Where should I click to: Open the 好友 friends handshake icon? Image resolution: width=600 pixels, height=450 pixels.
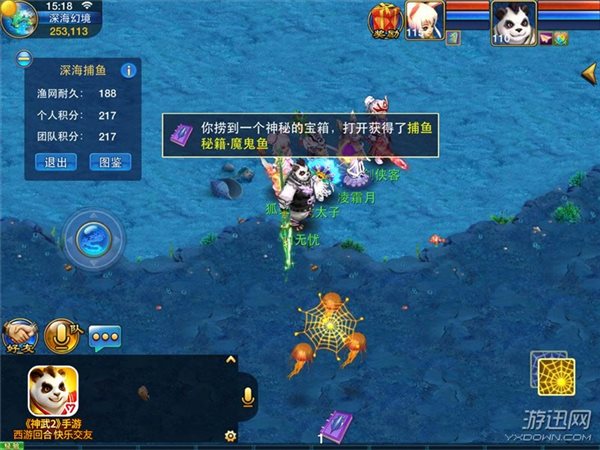click(20, 336)
